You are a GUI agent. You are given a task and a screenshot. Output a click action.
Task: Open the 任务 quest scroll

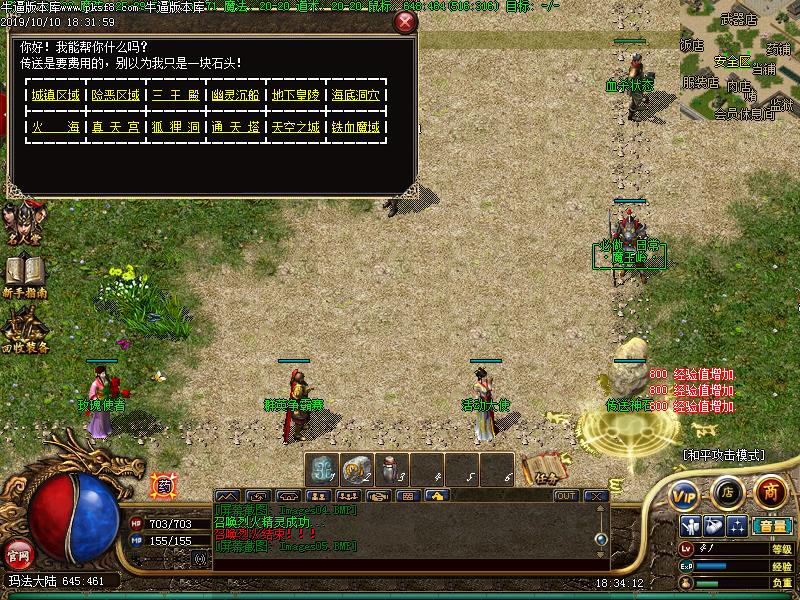(x=539, y=470)
